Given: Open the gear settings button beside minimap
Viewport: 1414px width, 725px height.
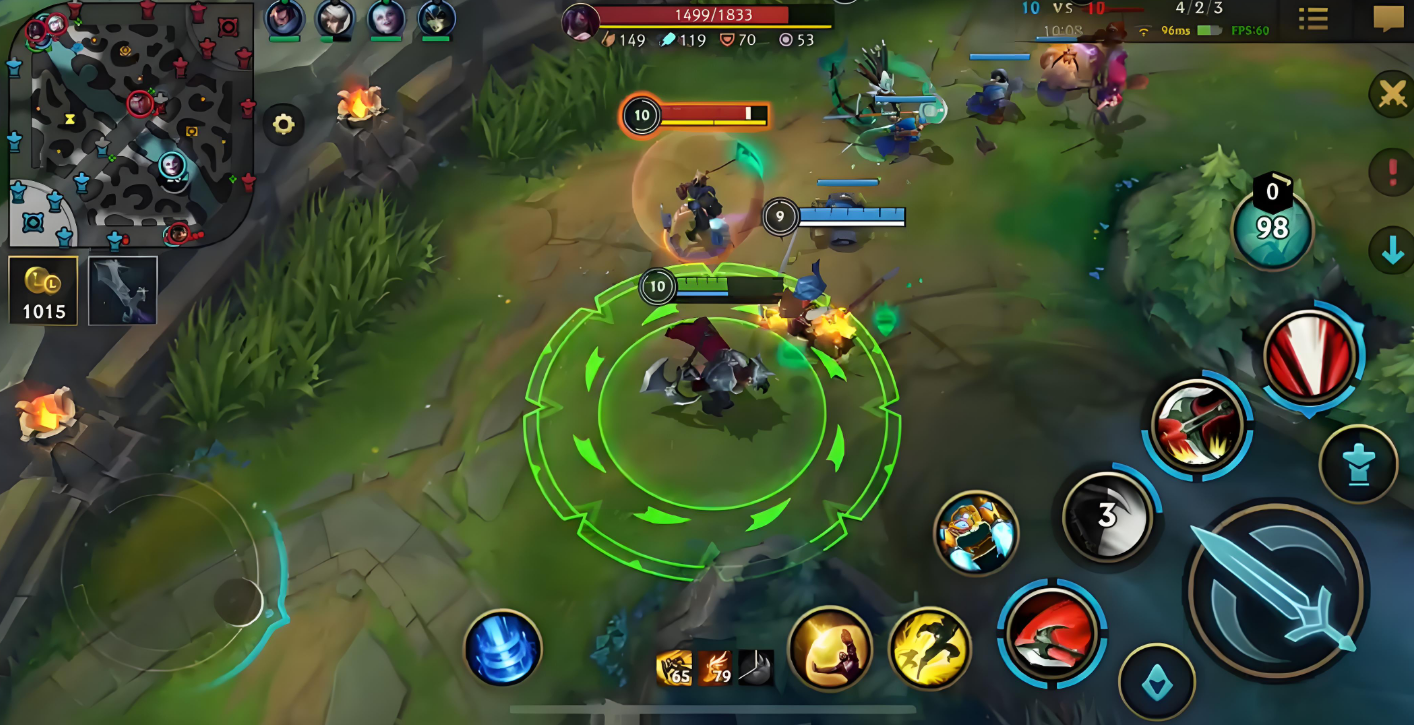Looking at the screenshot, I should [284, 125].
